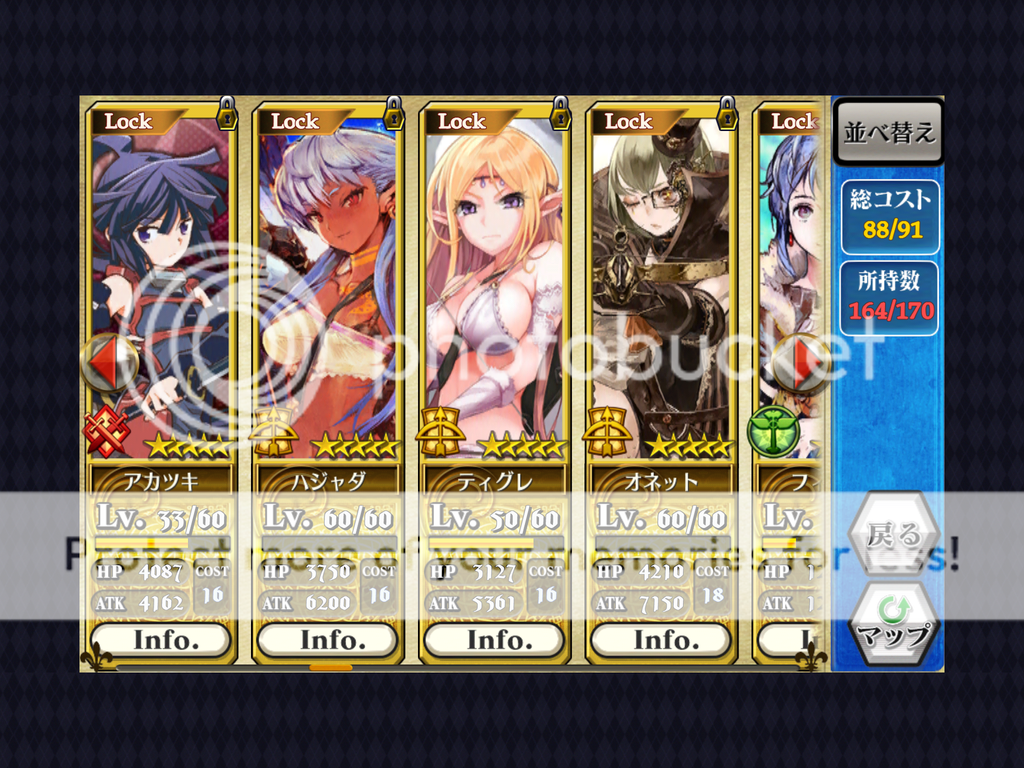Screen dimensions: 1024x768
Task: Choose the ティグレ elf card
Action: (x=494, y=290)
